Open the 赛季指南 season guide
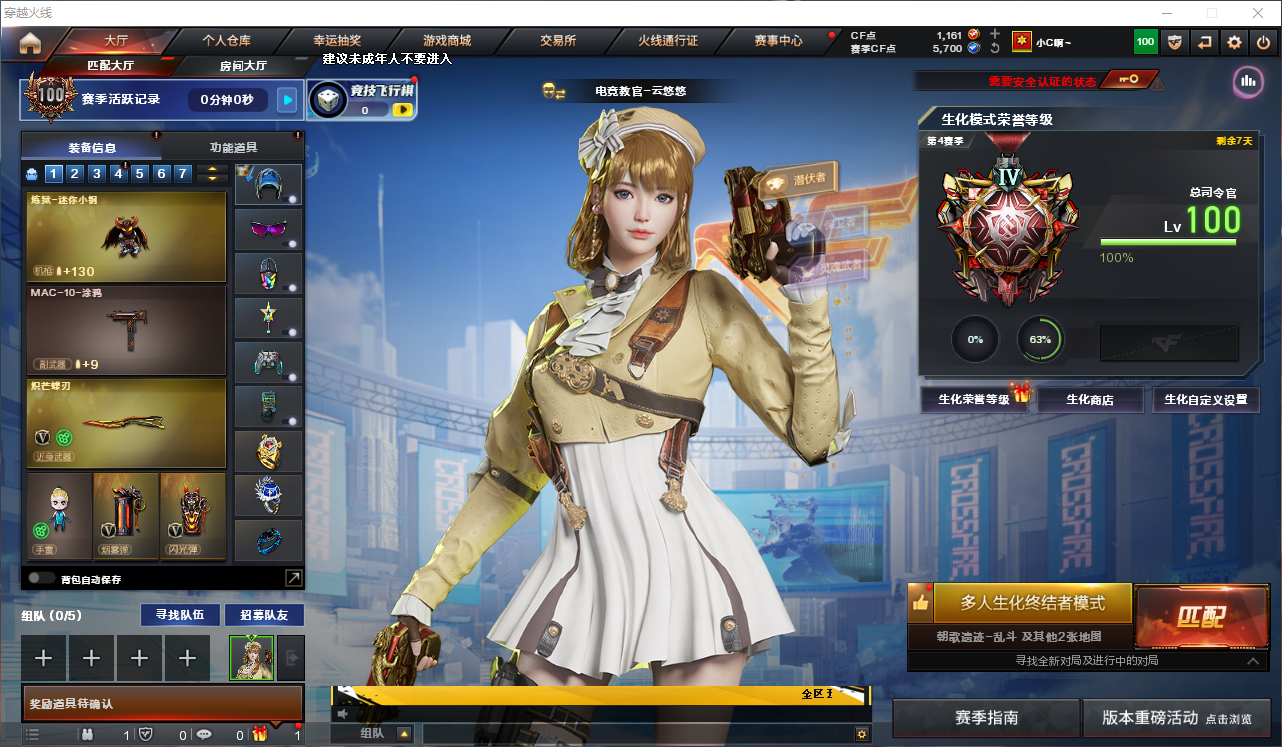 tap(986, 718)
